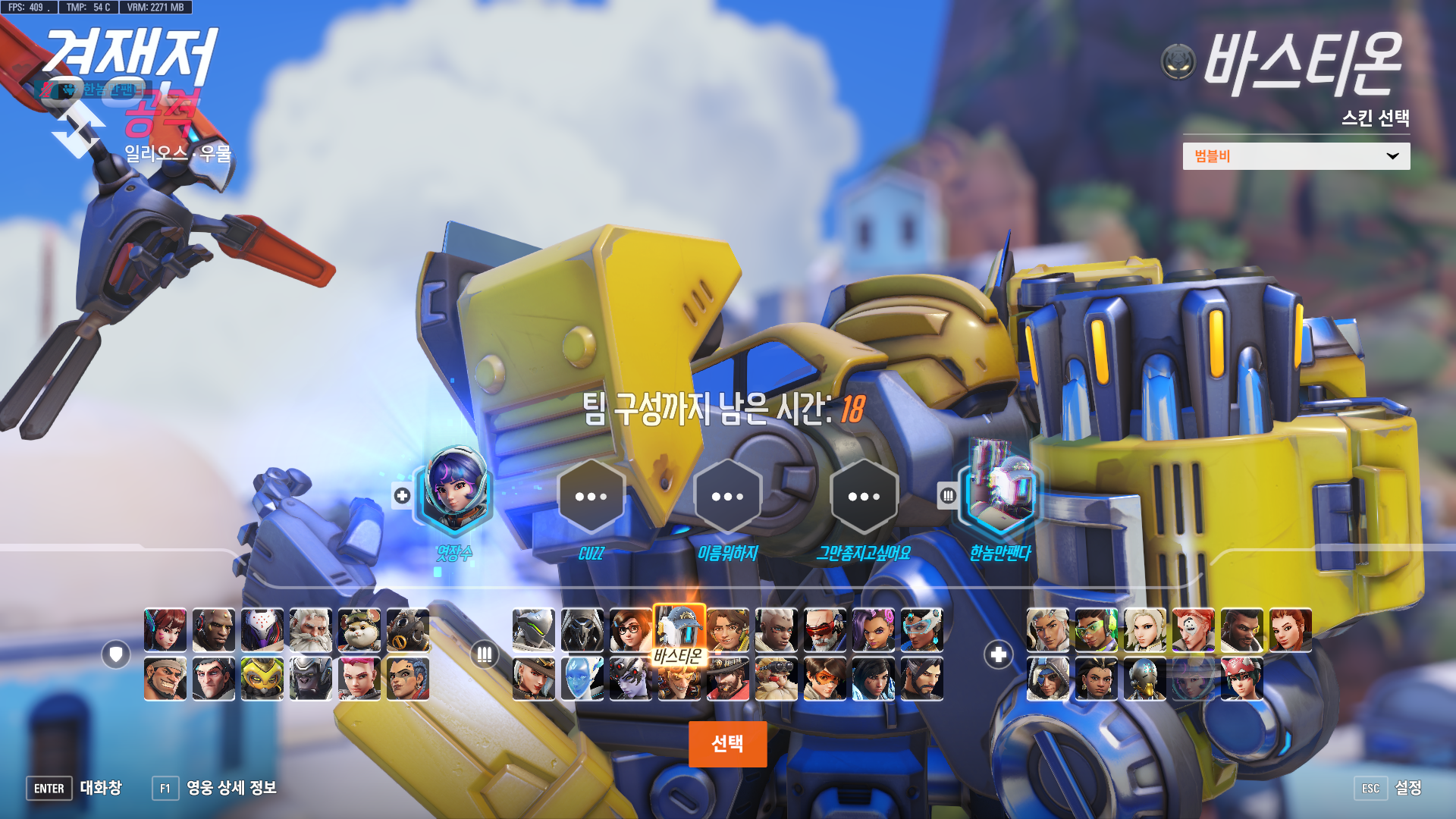1456x819 pixels.
Task: Select Genji from the damage heroes
Action: [x=534, y=630]
